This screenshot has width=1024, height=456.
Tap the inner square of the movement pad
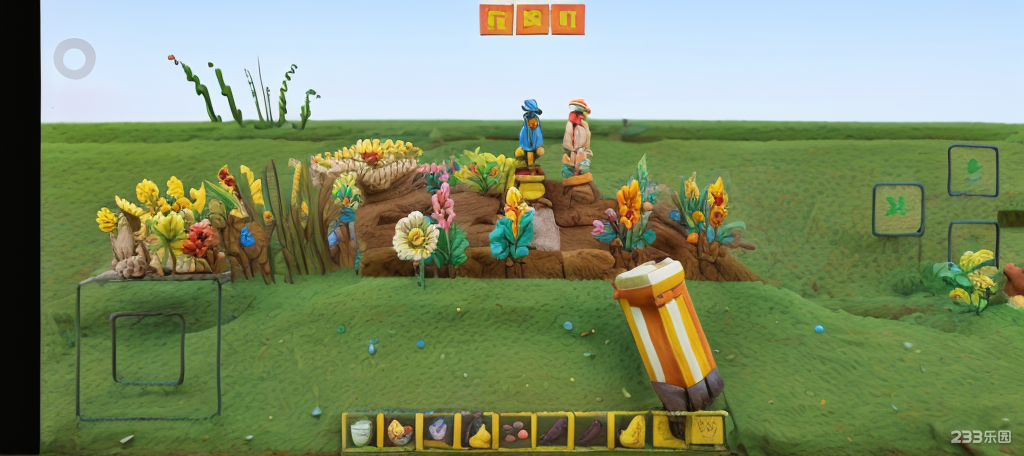tap(148, 349)
